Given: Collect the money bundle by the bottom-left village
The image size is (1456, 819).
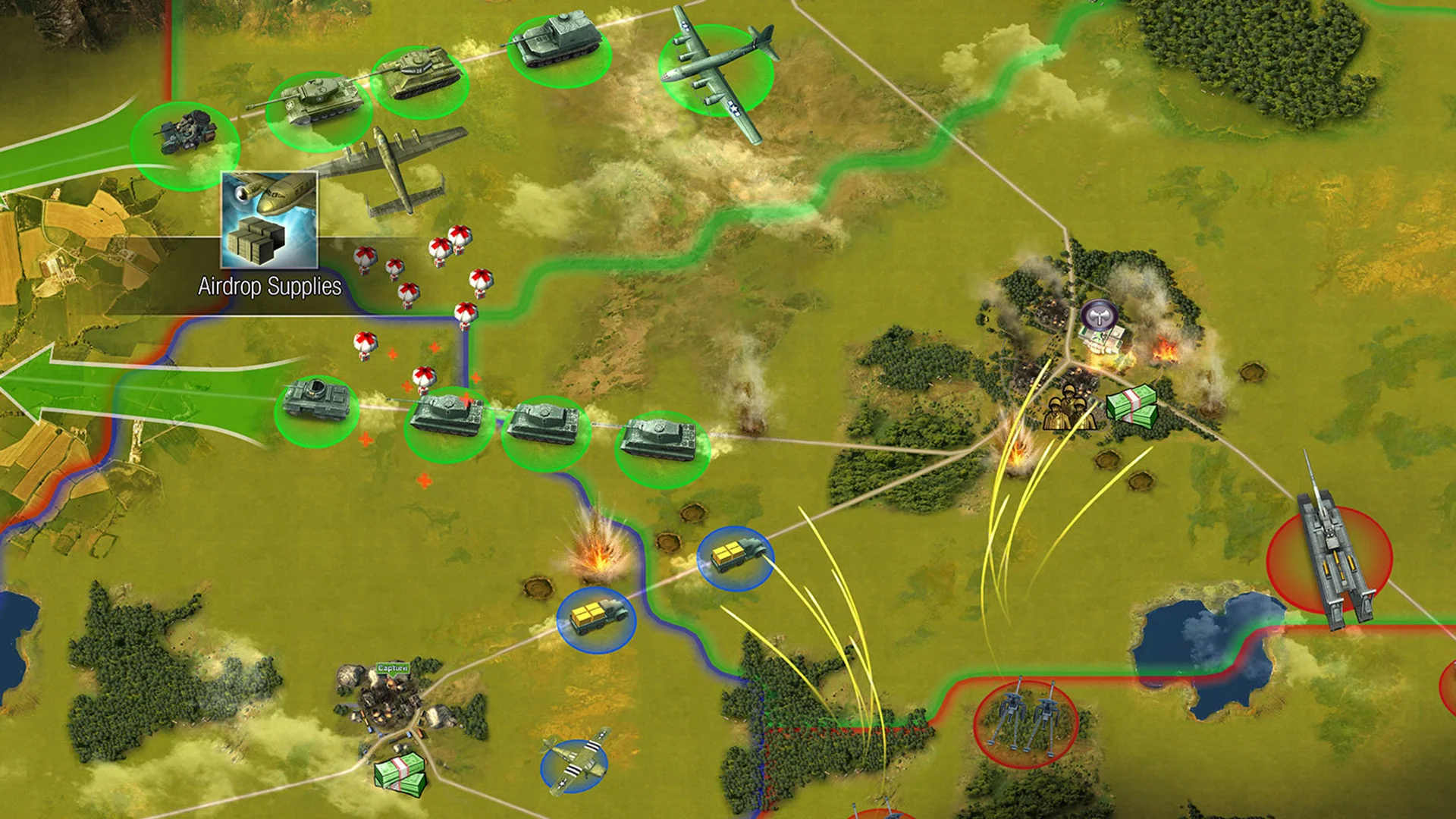Looking at the screenshot, I should coord(402,773).
